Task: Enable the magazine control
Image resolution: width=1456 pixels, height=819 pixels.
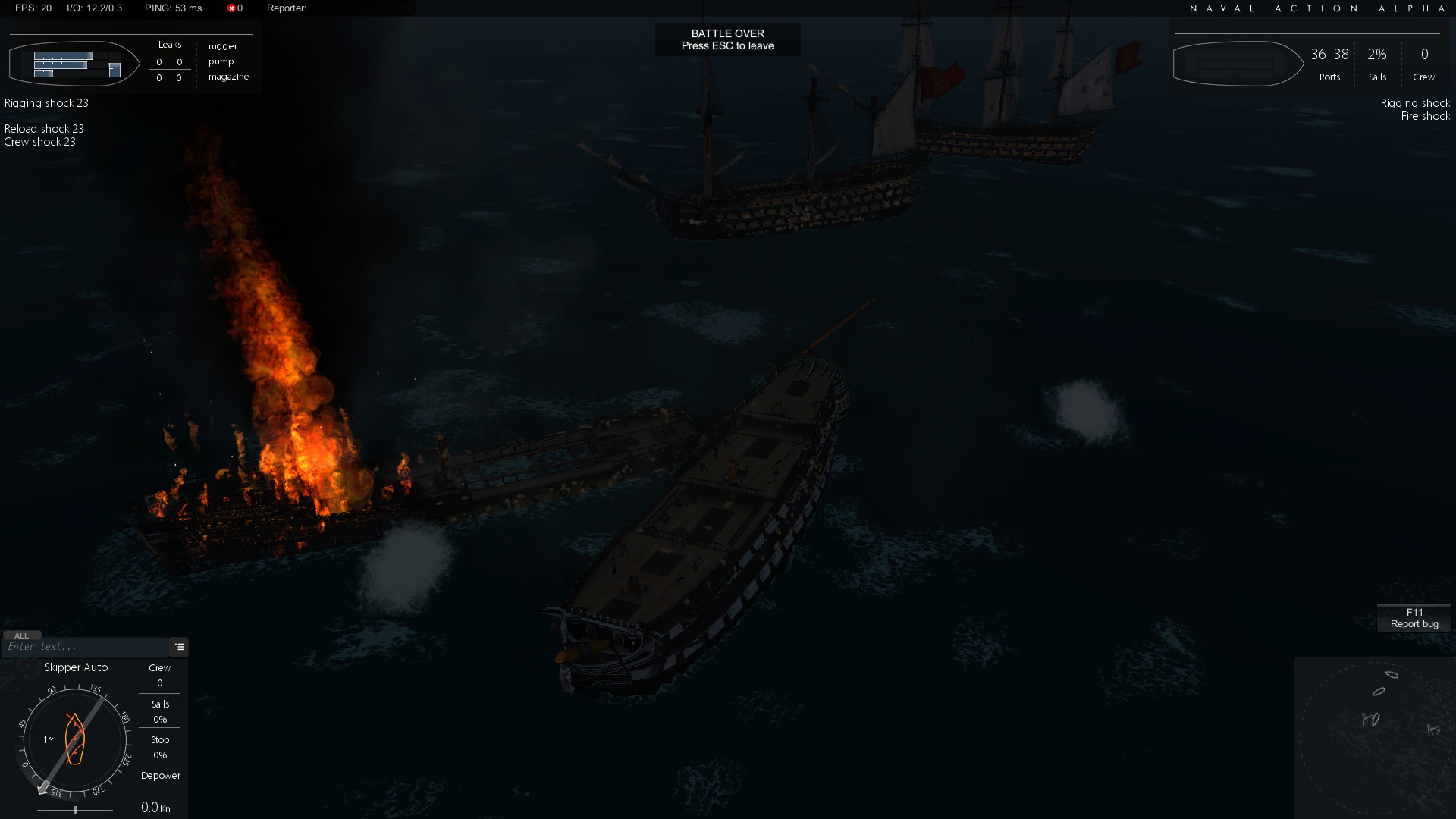Action: [x=227, y=77]
